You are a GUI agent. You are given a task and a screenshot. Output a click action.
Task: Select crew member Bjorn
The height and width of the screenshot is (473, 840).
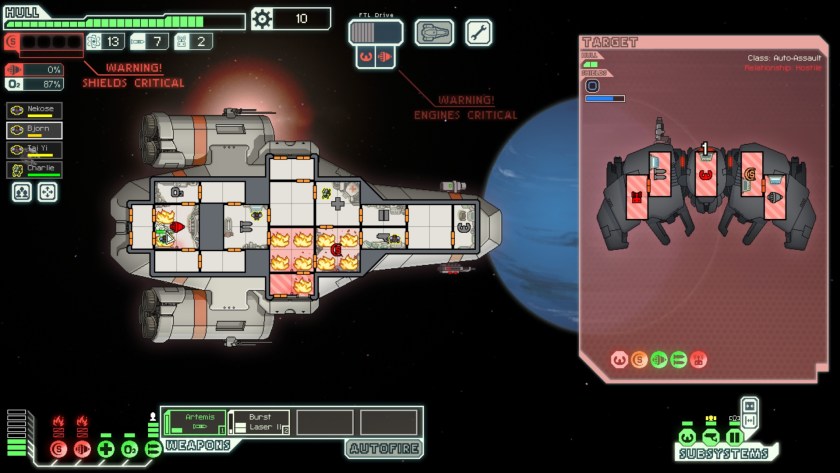34,130
